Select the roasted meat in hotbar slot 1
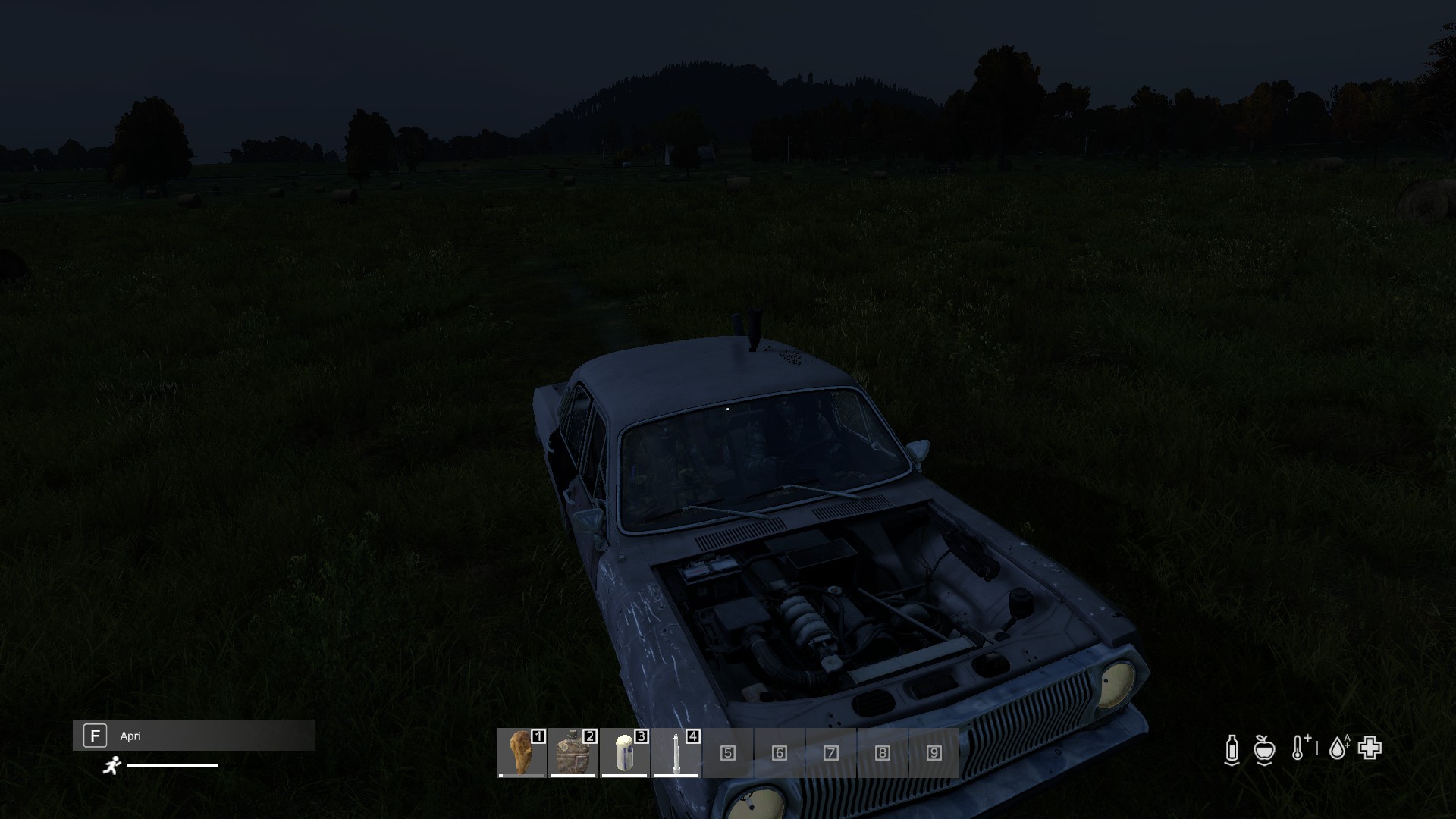 [521, 752]
